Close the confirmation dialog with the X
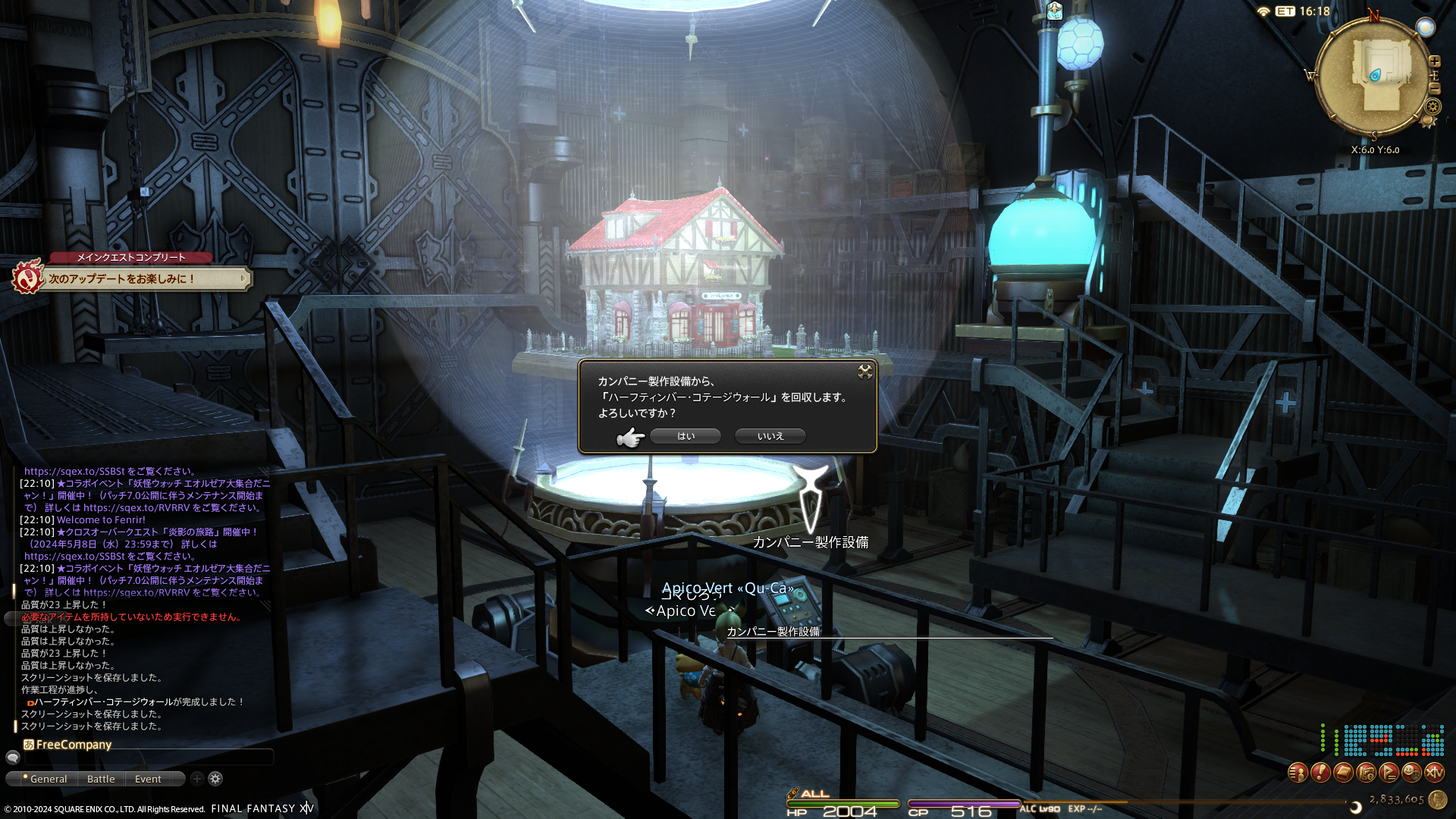The image size is (1456, 819). click(x=864, y=371)
